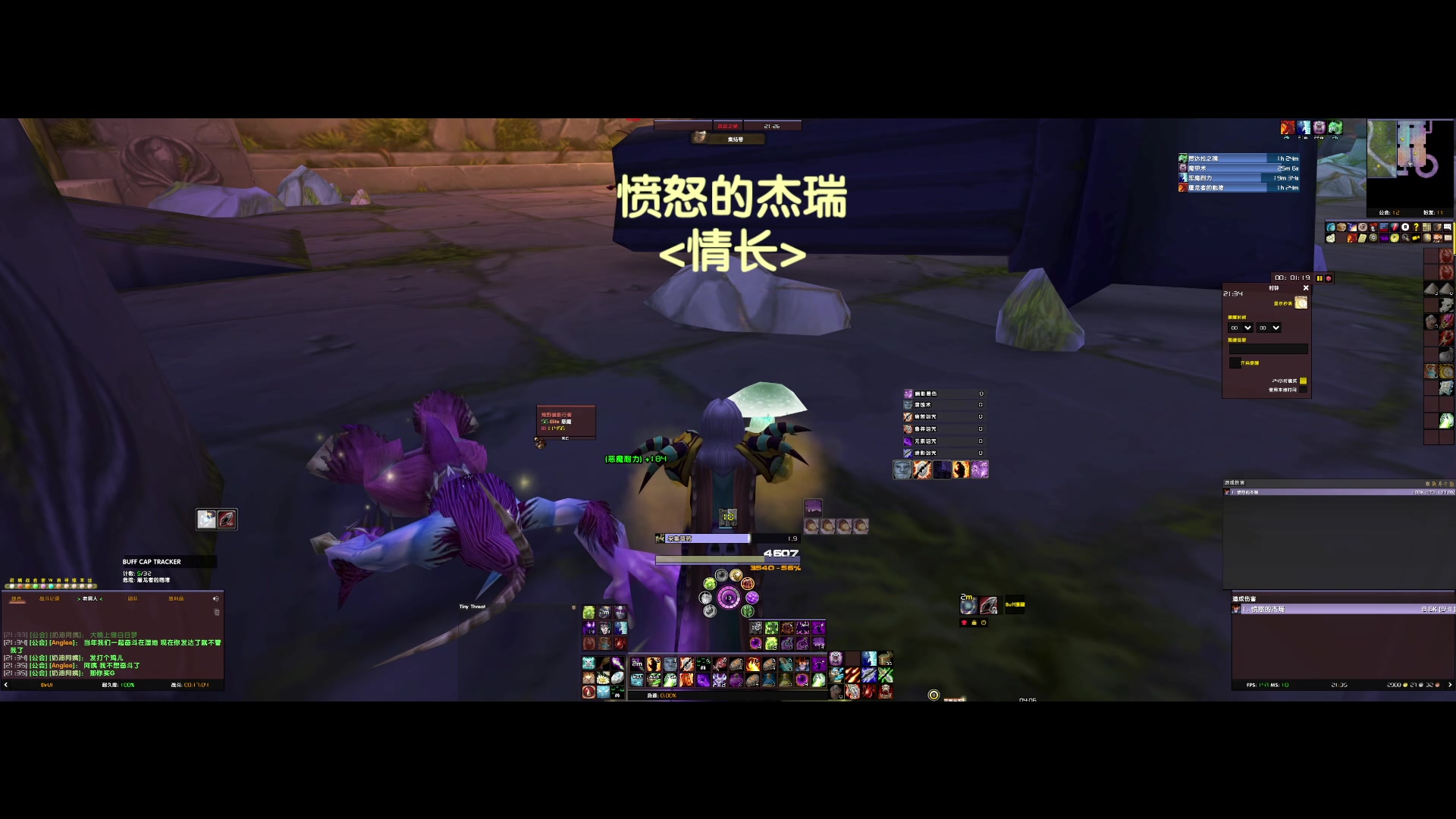Select the Curse of the Elements icon in tracker
Viewport: 1456px width, 819px height.
coord(908,441)
